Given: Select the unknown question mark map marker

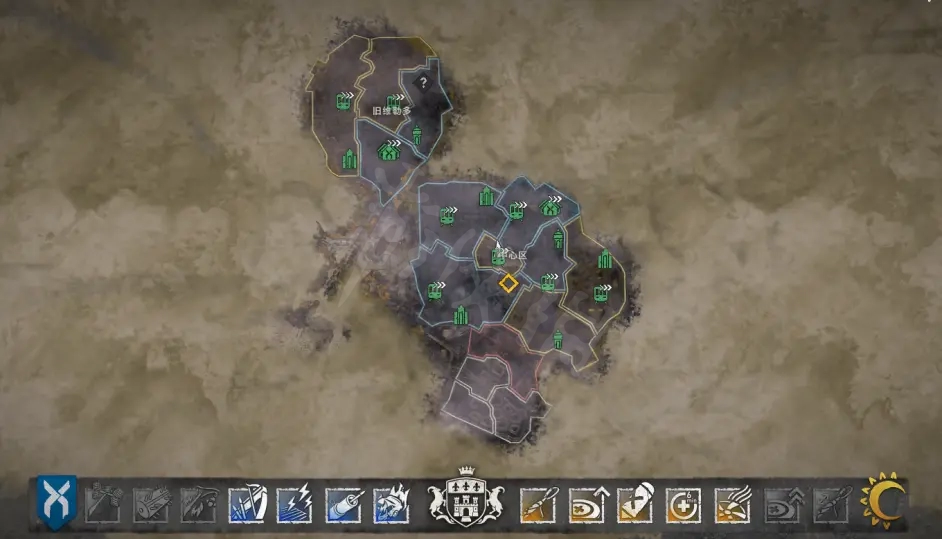Looking at the screenshot, I should (x=423, y=83).
